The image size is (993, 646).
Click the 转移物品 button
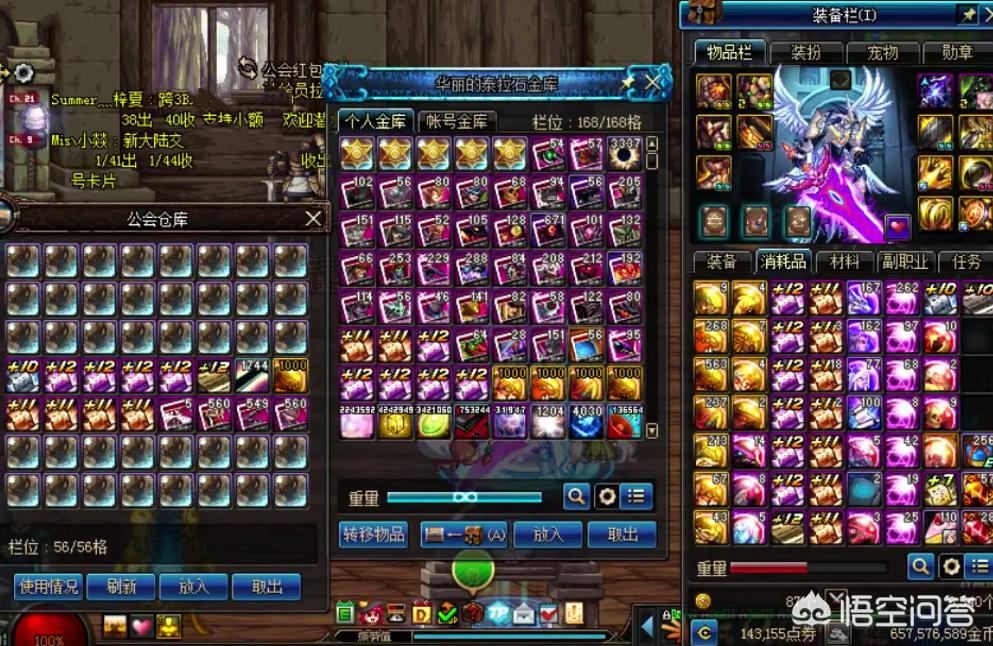(374, 534)
